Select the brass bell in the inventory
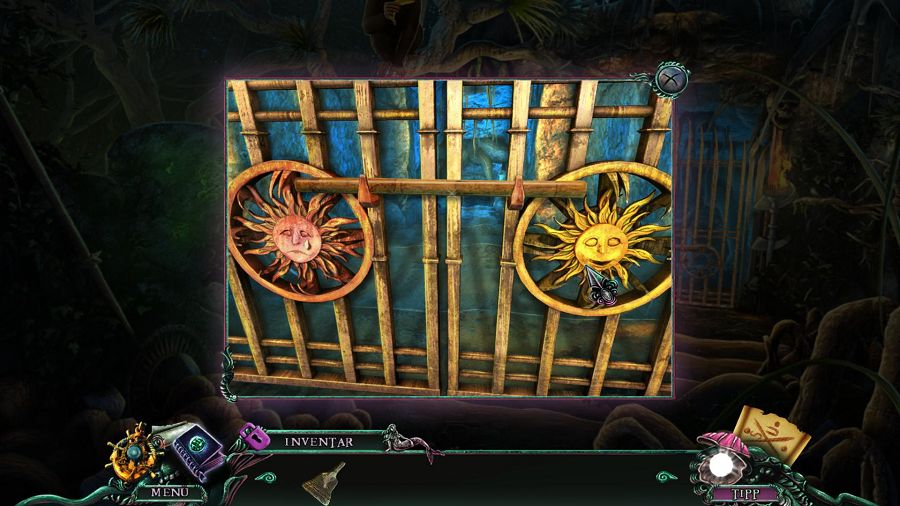The image size is (900, 506). (x=325, y=479)
